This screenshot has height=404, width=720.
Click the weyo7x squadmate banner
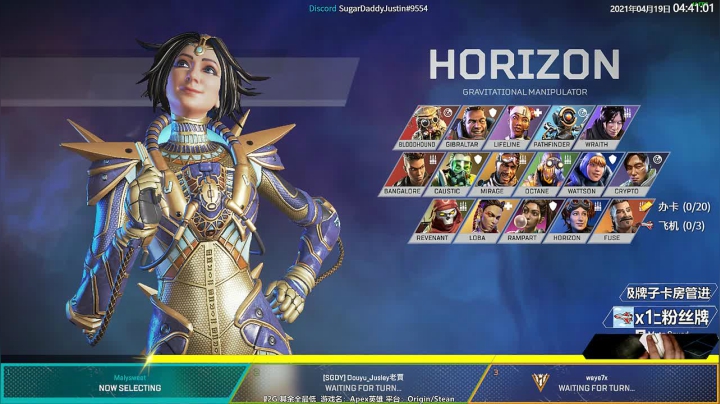[598, 382]
